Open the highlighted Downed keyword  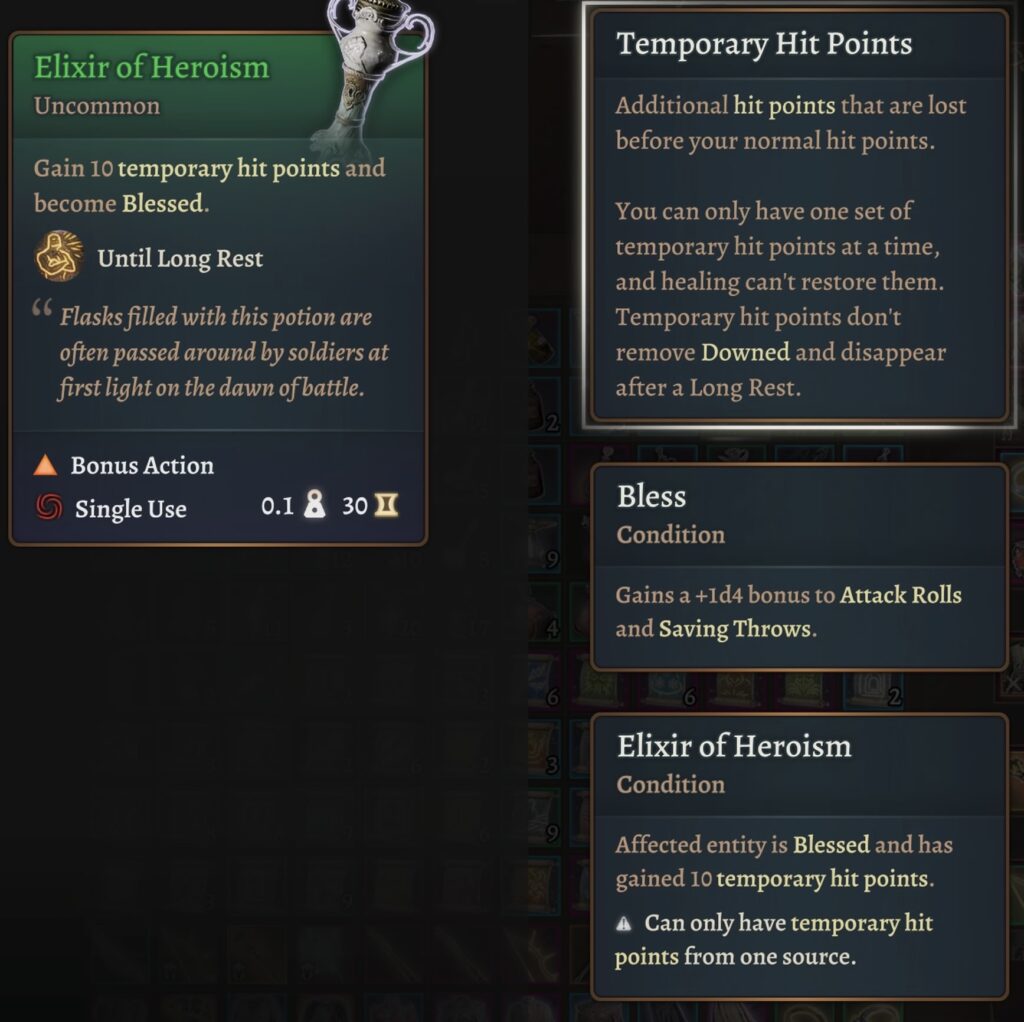click(745, 352)
